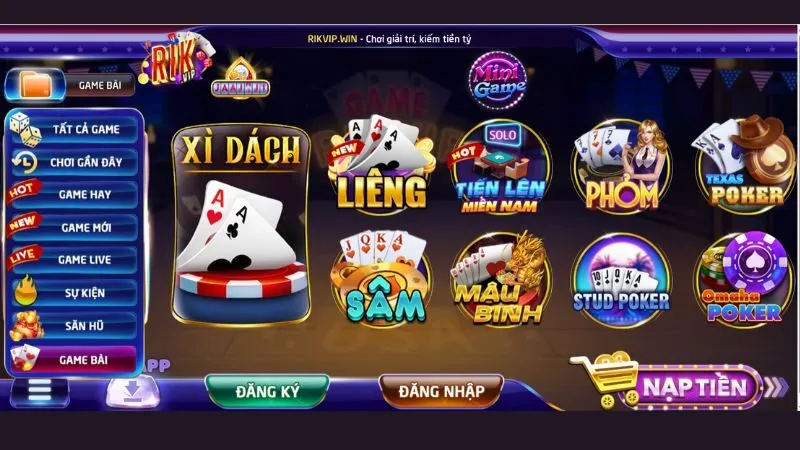Select the Game Hay hot category

pyautogui.click(x=75, y=194)
